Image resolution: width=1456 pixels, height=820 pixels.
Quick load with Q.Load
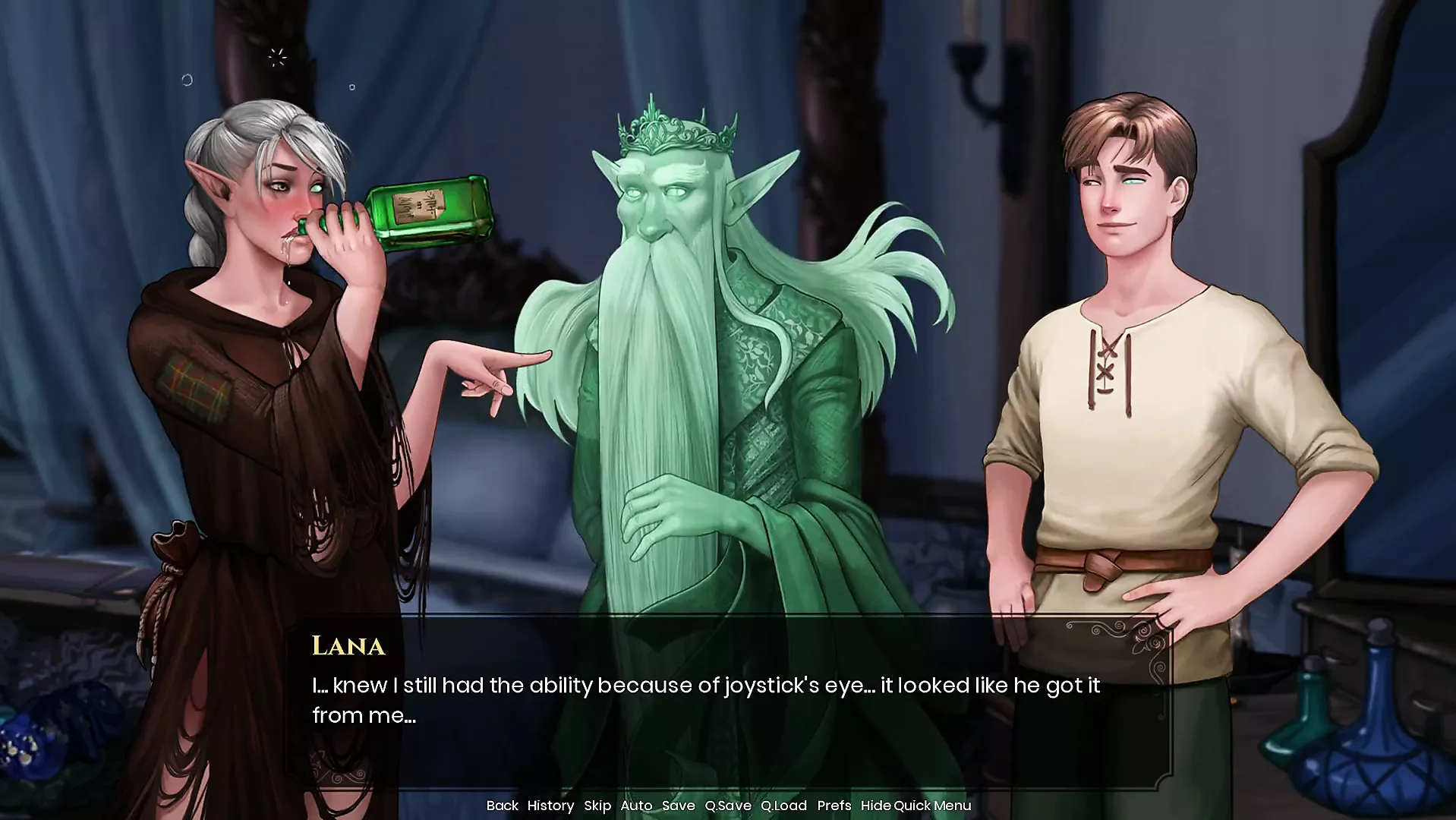[x=783, y=806]
